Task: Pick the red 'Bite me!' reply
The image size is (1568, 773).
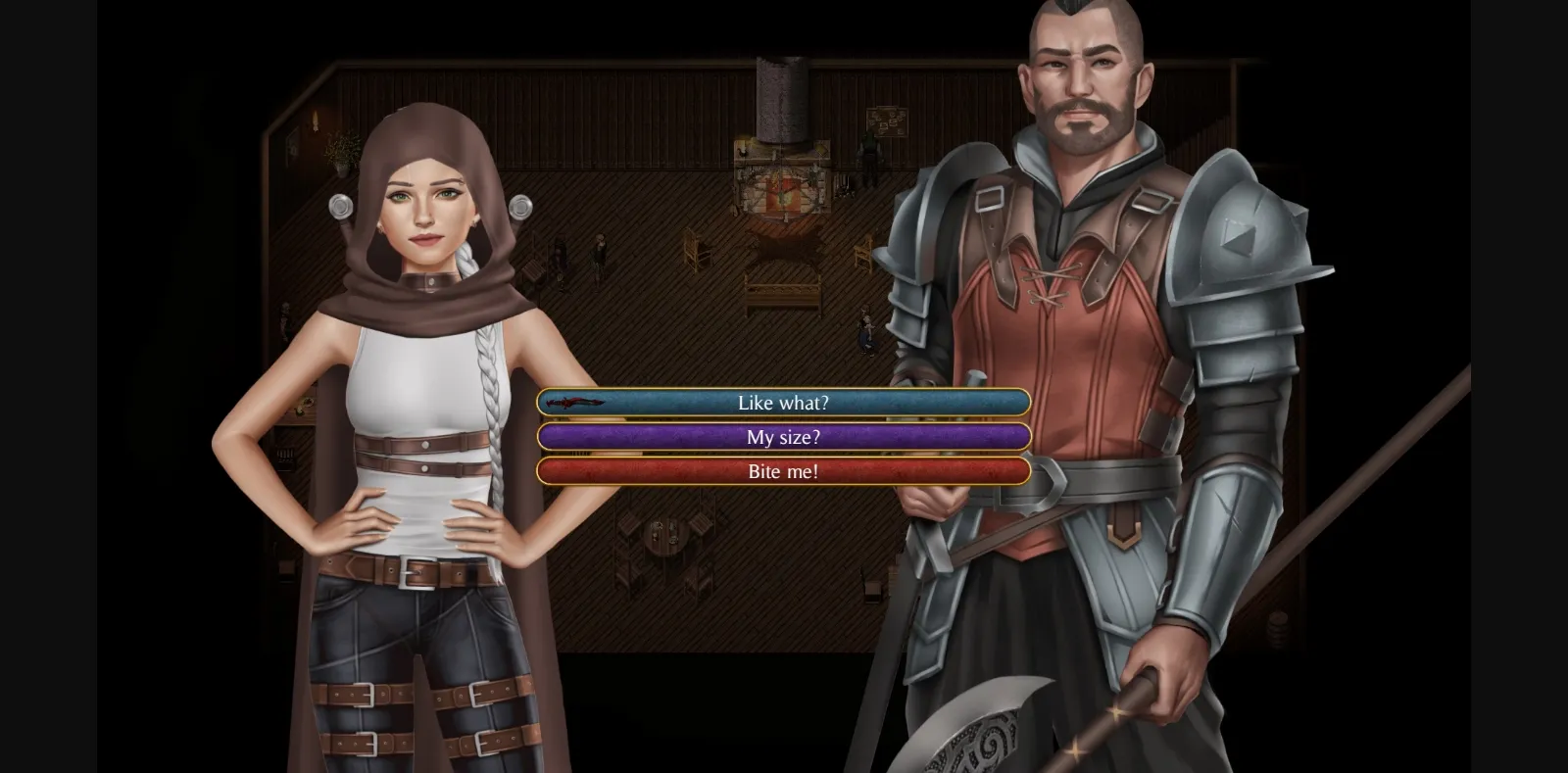Action: [x=782, y=471]
